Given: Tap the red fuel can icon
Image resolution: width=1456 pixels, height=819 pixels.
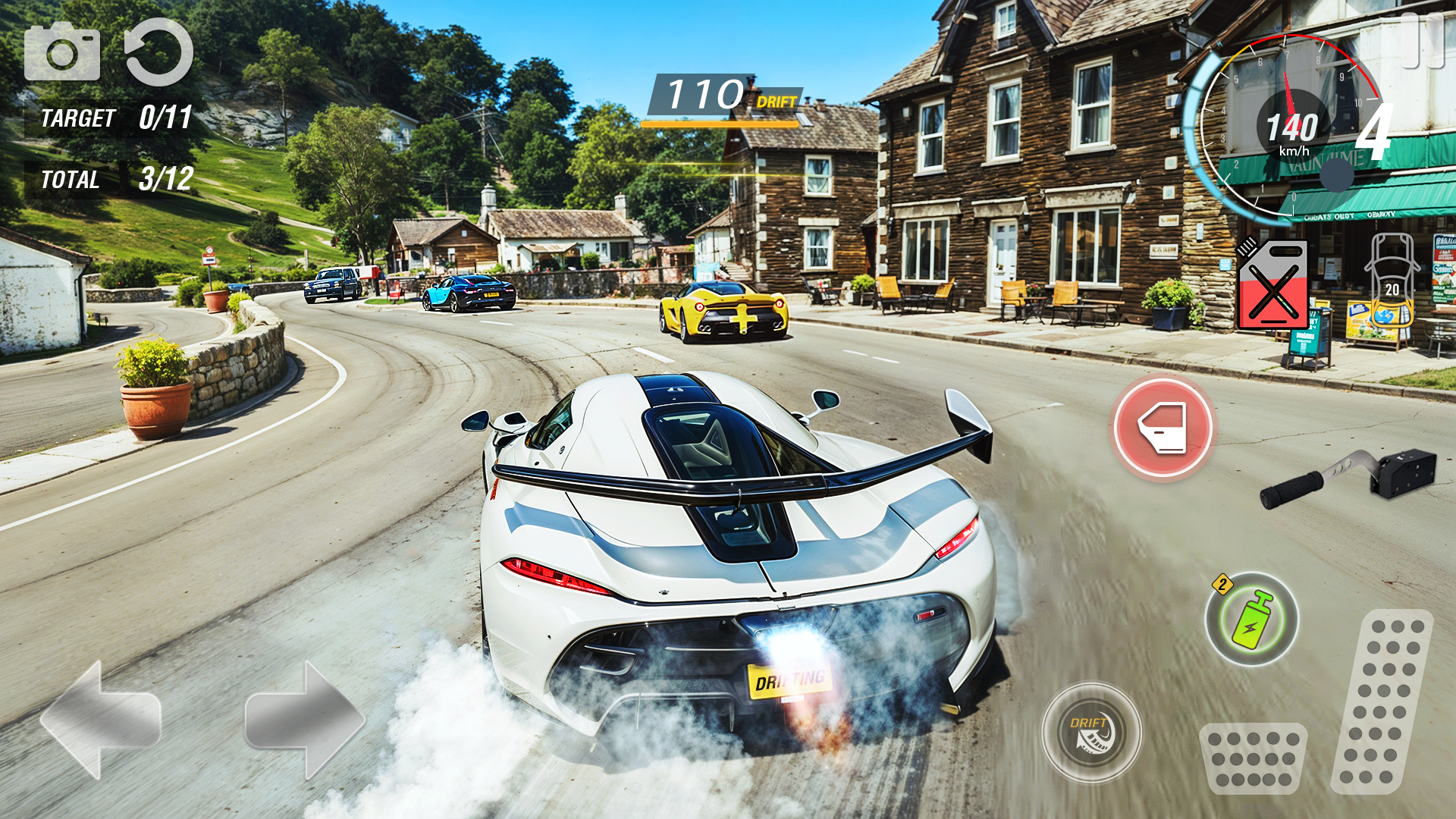Looking at the screenshot, I should [1273, 285].
